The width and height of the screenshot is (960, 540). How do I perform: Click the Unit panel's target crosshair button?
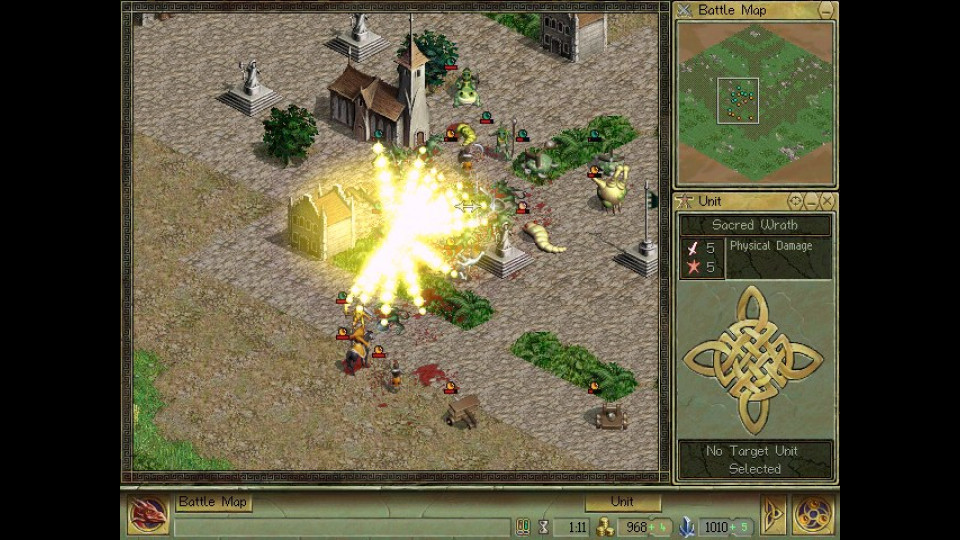coord(796,201)
